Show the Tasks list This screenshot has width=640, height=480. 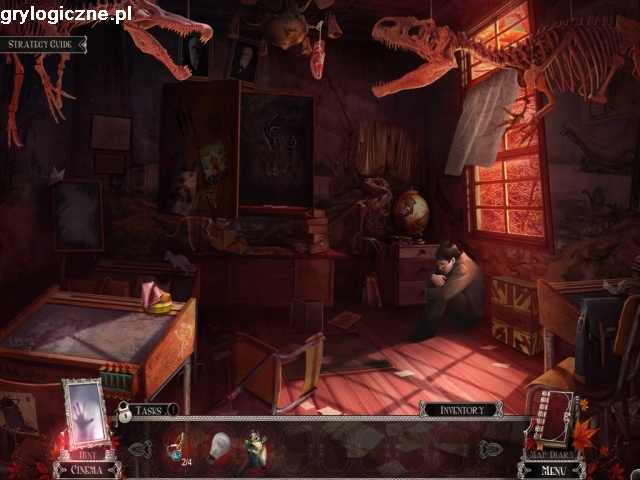tap(148, 409)
